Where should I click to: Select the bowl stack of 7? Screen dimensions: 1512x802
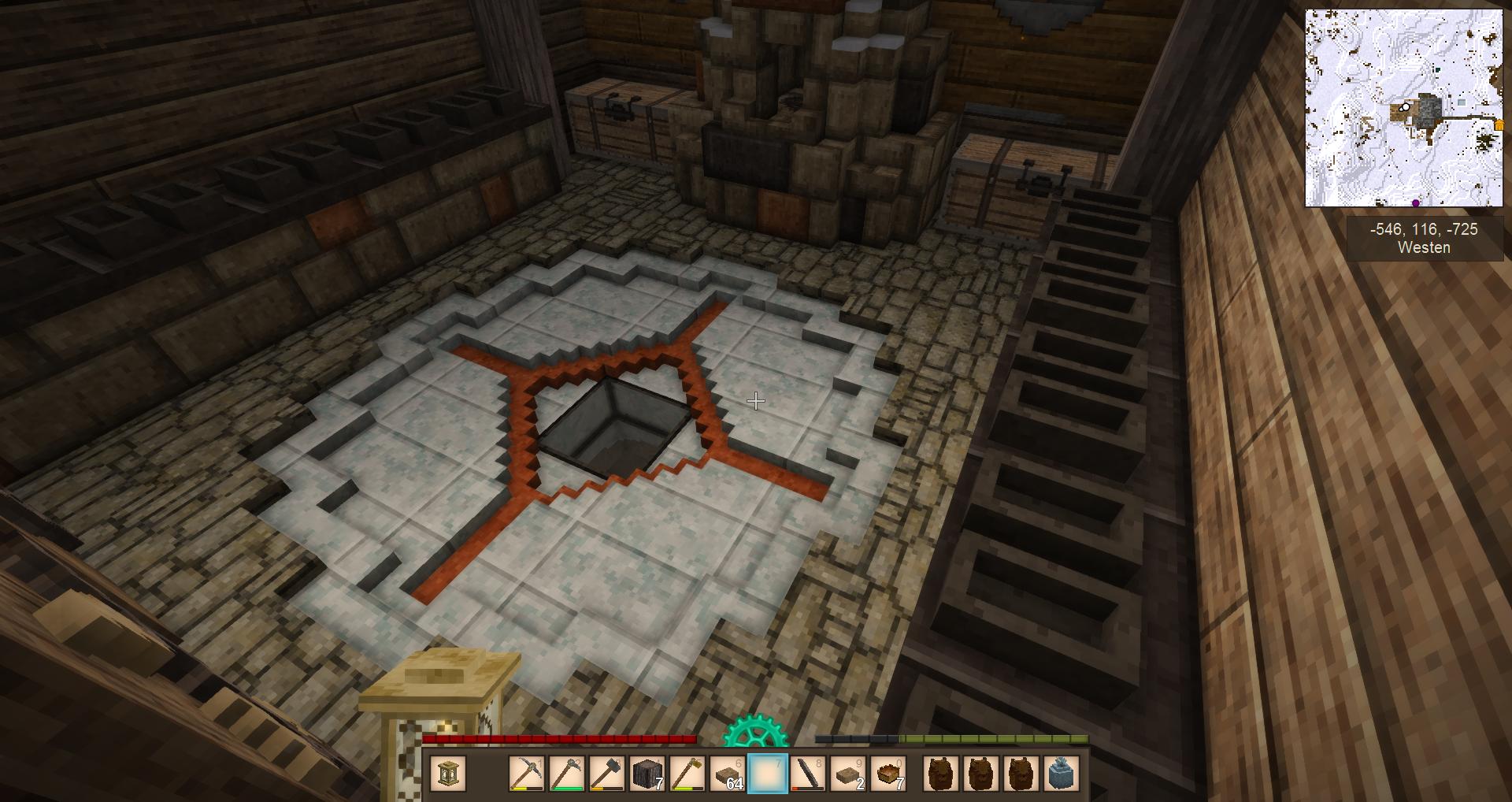click(890, 774)
